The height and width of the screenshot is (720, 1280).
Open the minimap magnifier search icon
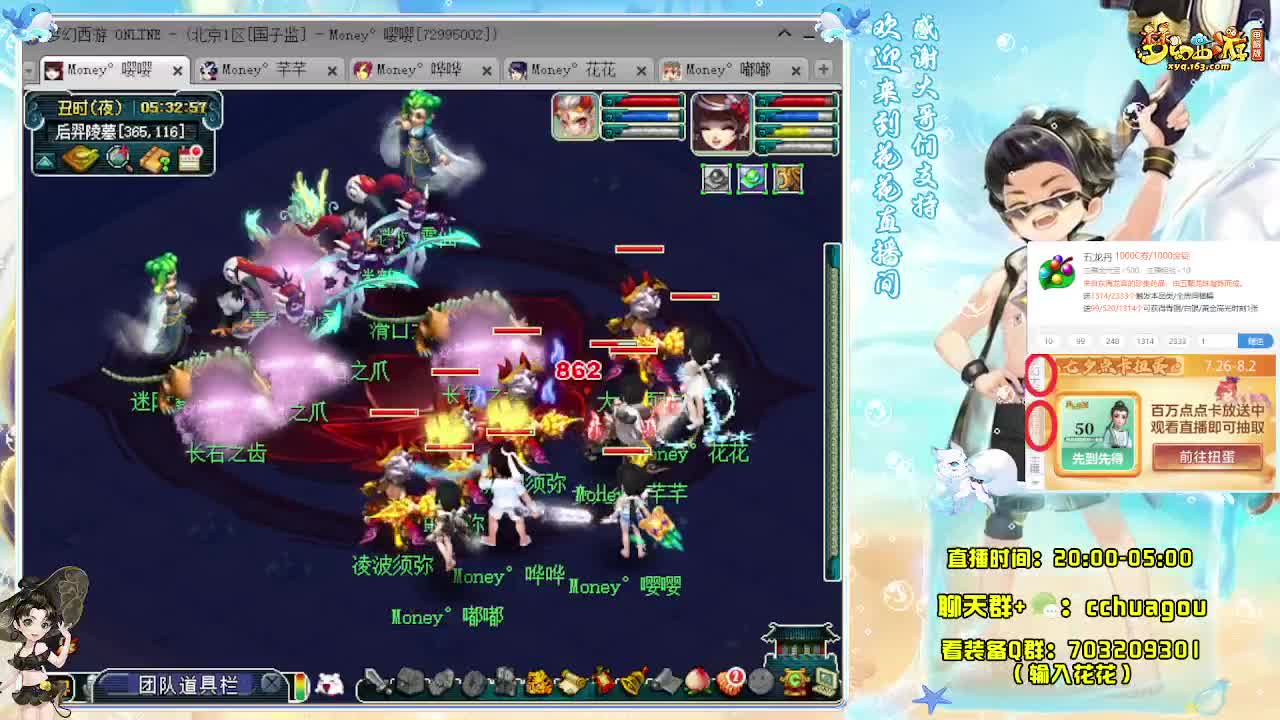(117, 157)
